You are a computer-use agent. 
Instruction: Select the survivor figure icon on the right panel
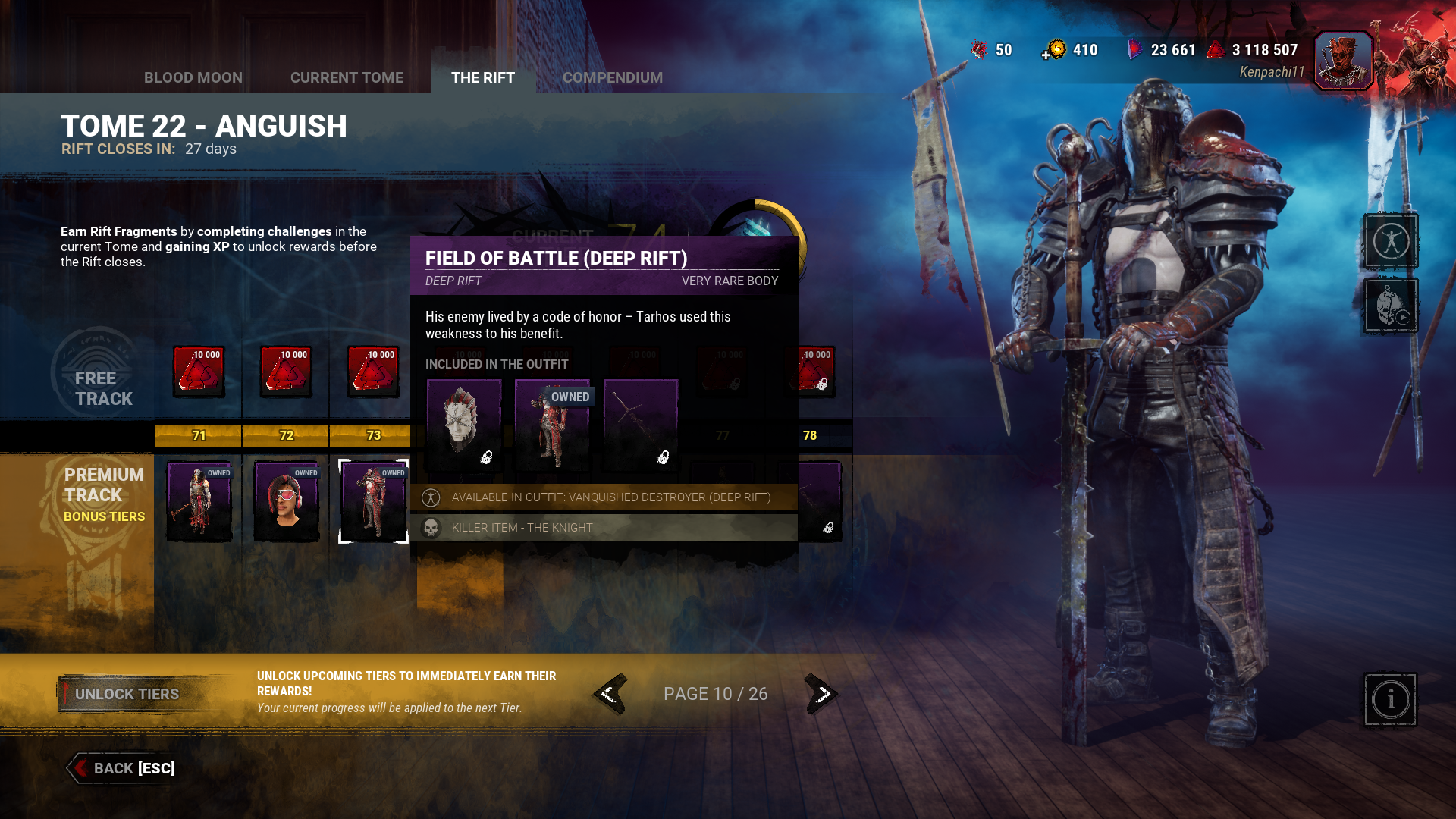pyautogui.click(x=1392, y=240)
